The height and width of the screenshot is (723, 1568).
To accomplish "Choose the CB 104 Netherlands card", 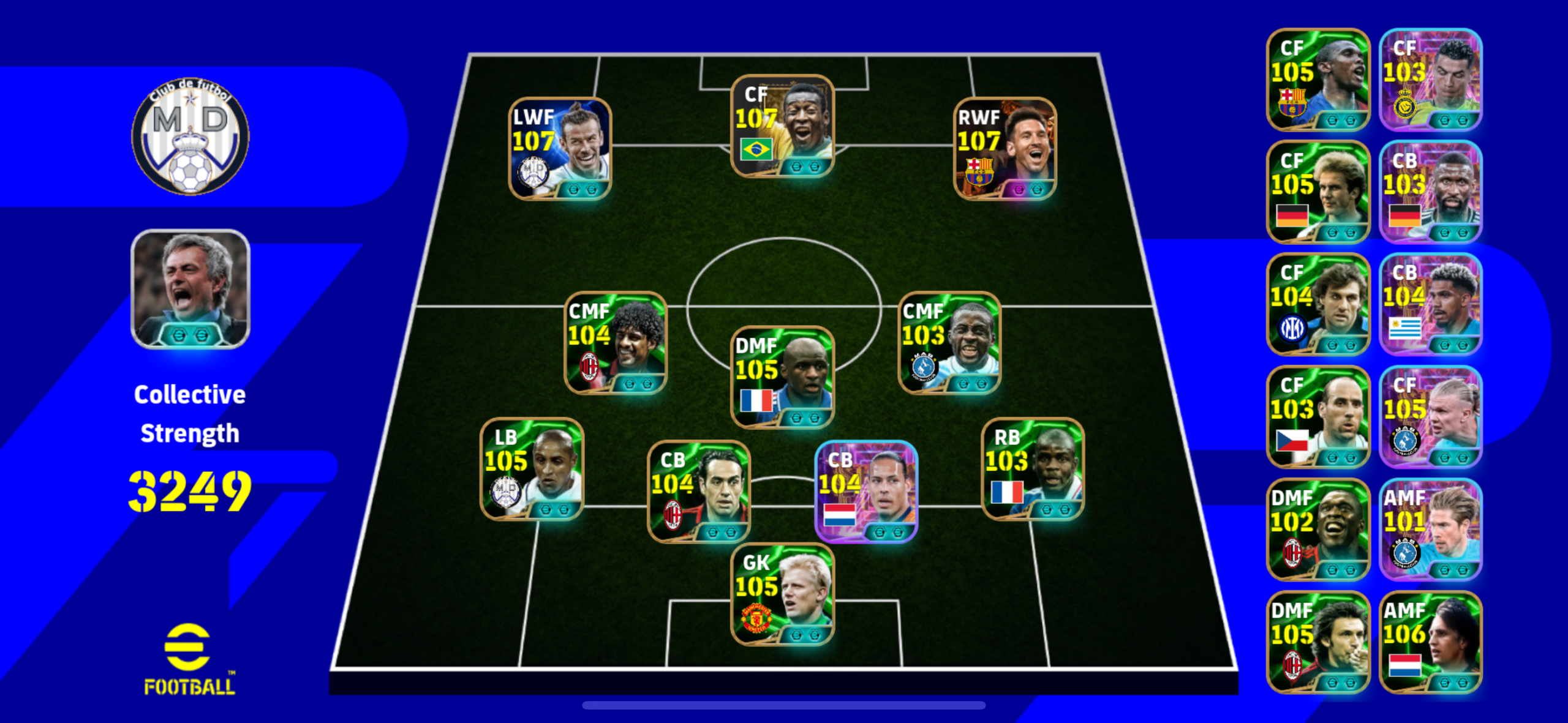I will pyautogui.click(x=866, y=492).
